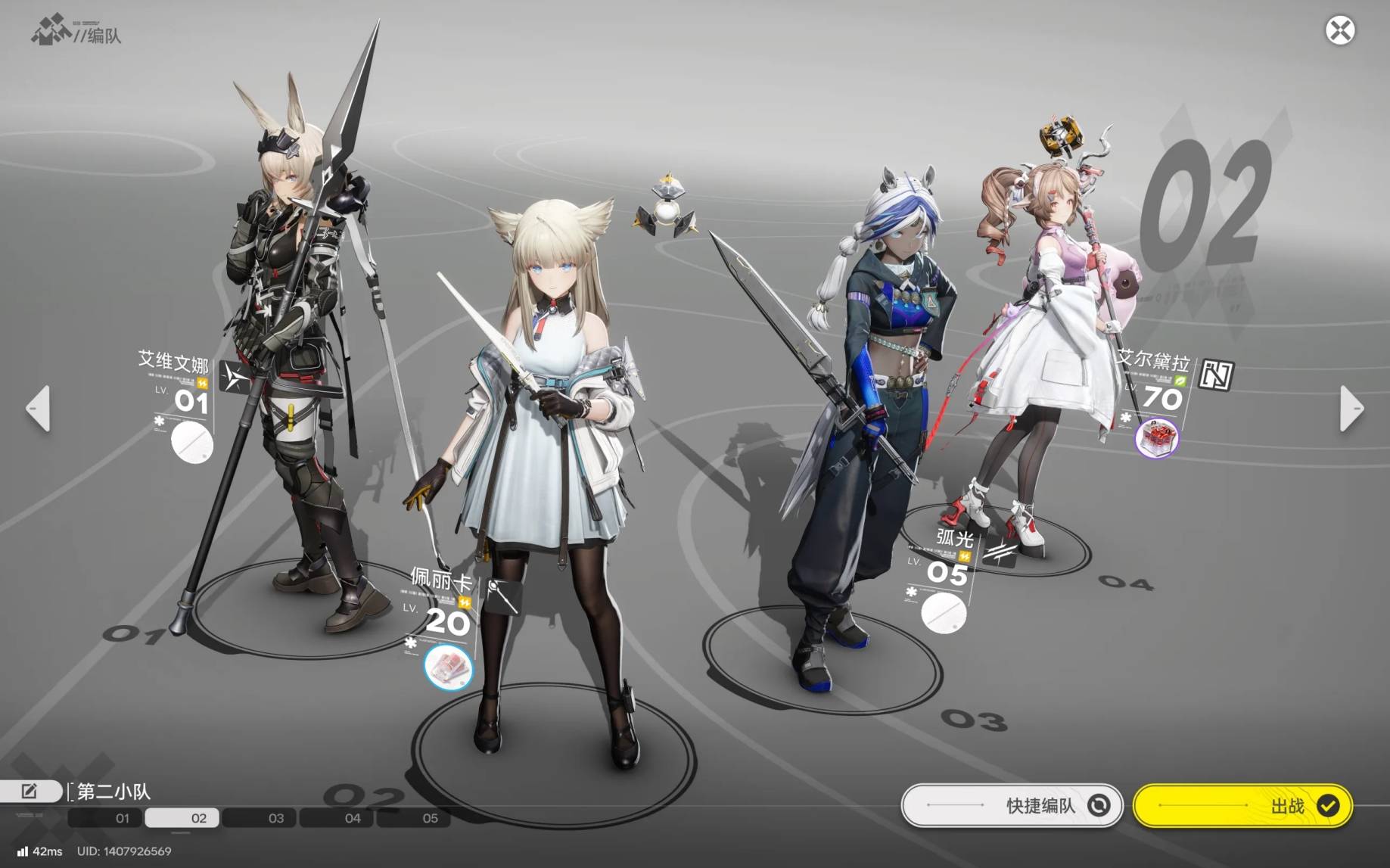
Task: Go to next squad with right arrow
Action: point(1351,409)
